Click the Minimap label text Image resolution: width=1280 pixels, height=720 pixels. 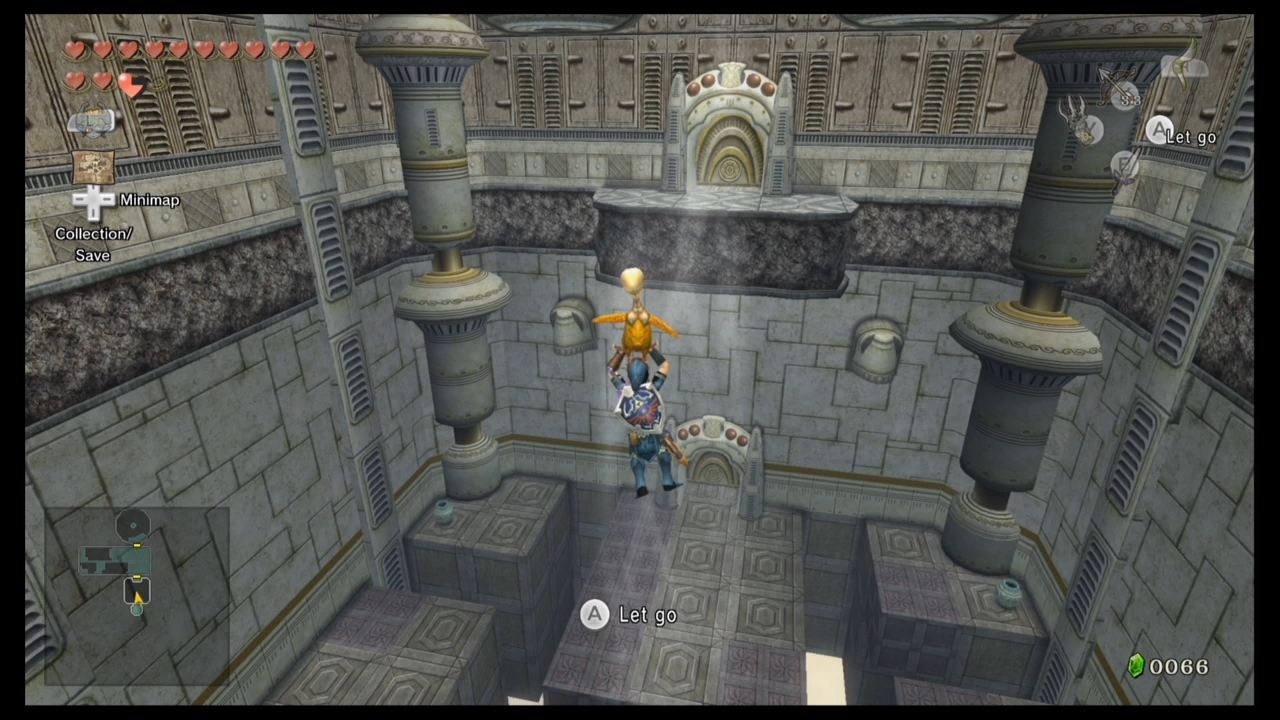pyautogui.click(x=149, y=200)
